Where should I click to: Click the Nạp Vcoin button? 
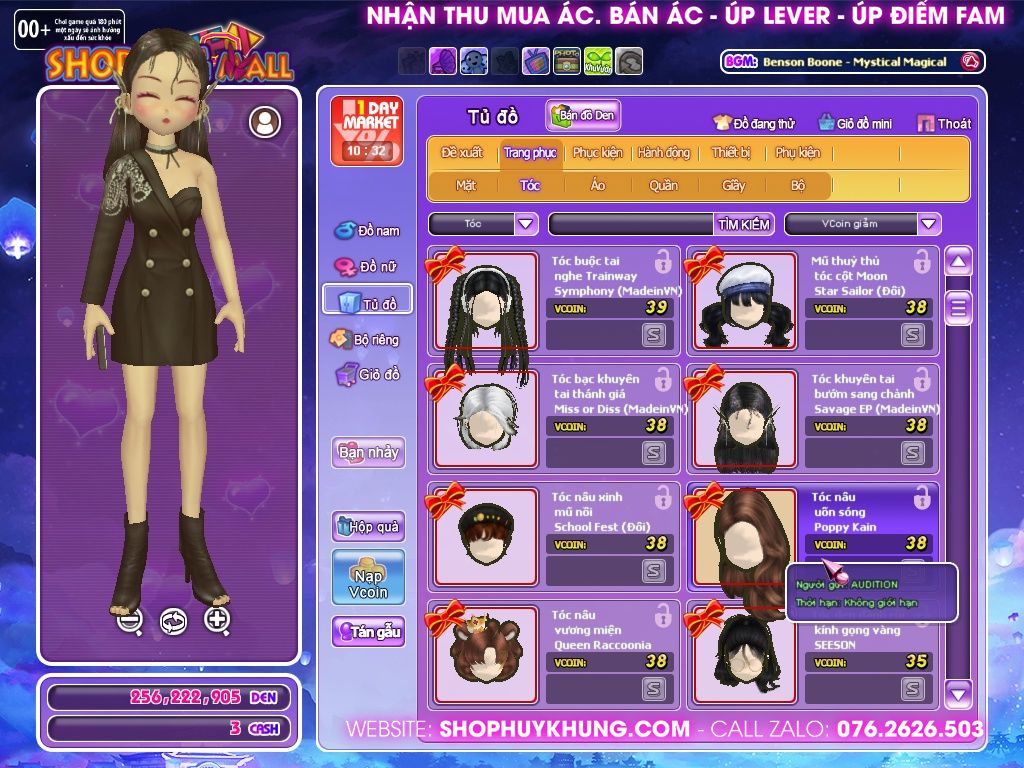pyautogui.click(x=368, y=577)
